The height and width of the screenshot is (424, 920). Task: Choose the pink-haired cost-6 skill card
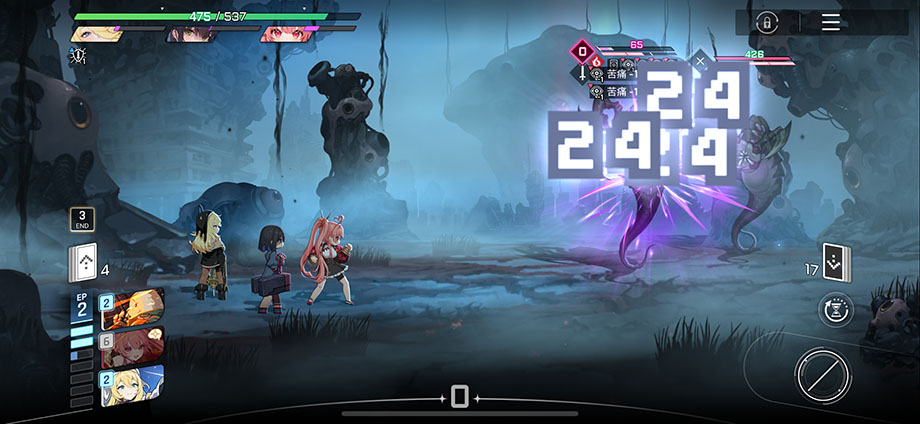pos(132,347)
